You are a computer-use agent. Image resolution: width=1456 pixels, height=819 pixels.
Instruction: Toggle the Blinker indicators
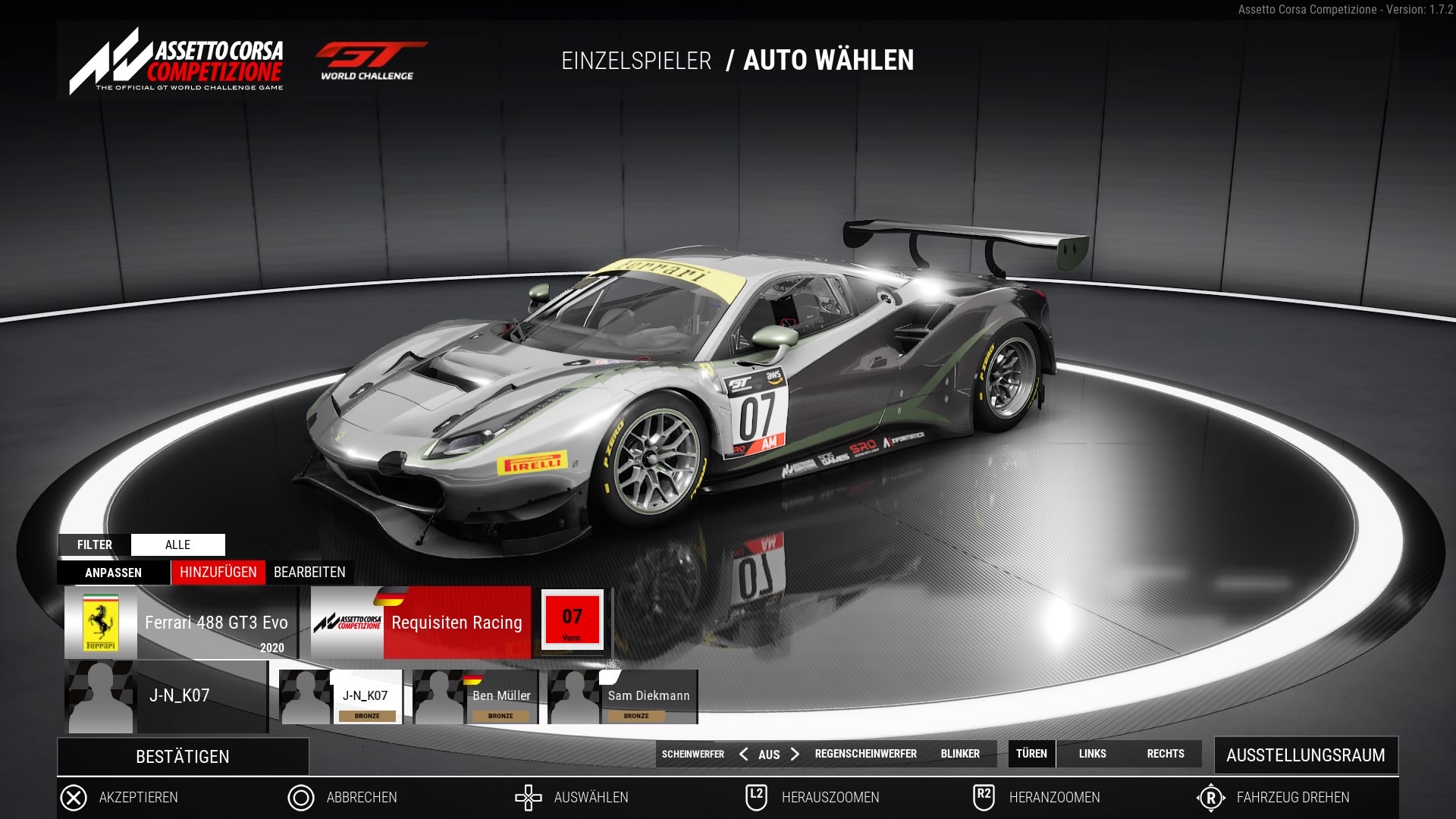pyautogui.click(x=960, y=754)
